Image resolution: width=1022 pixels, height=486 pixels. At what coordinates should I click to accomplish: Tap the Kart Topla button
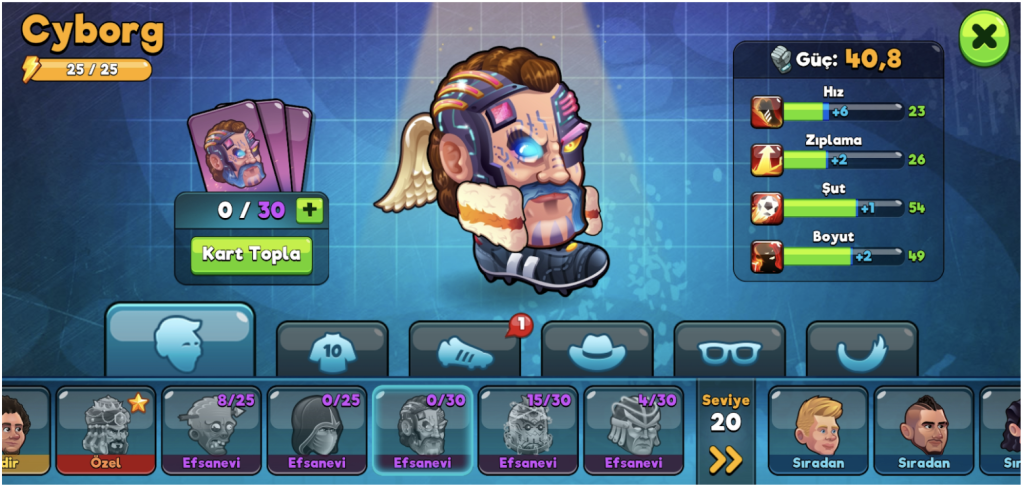point(251,254)
